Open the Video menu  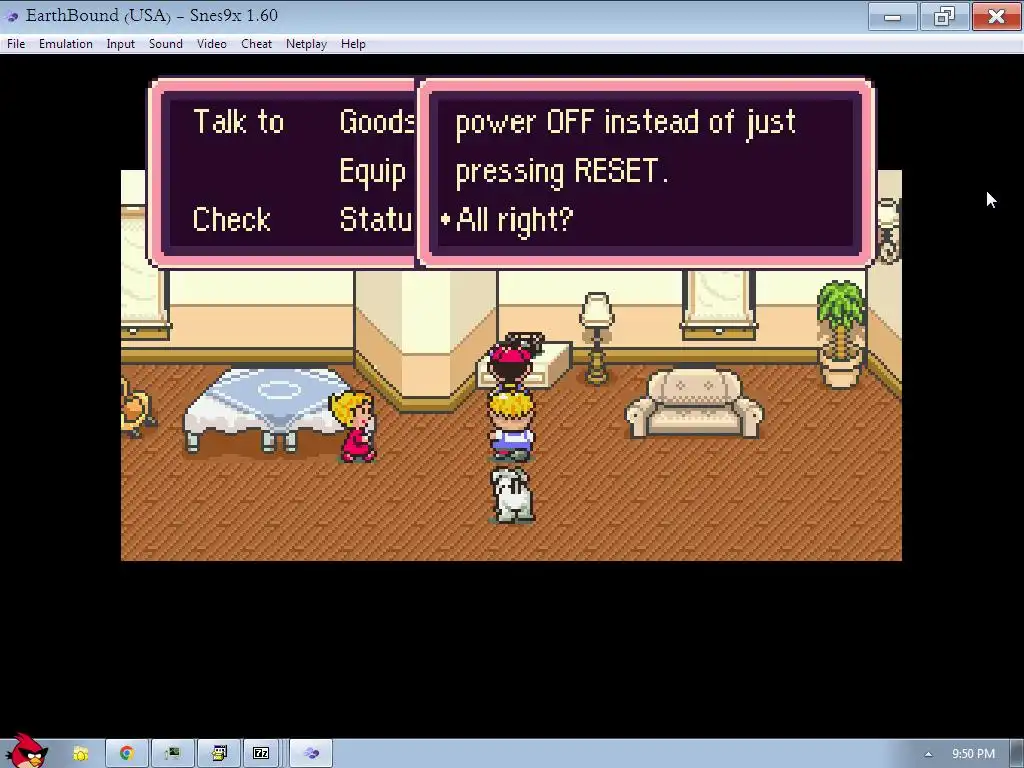pos(212,44)
